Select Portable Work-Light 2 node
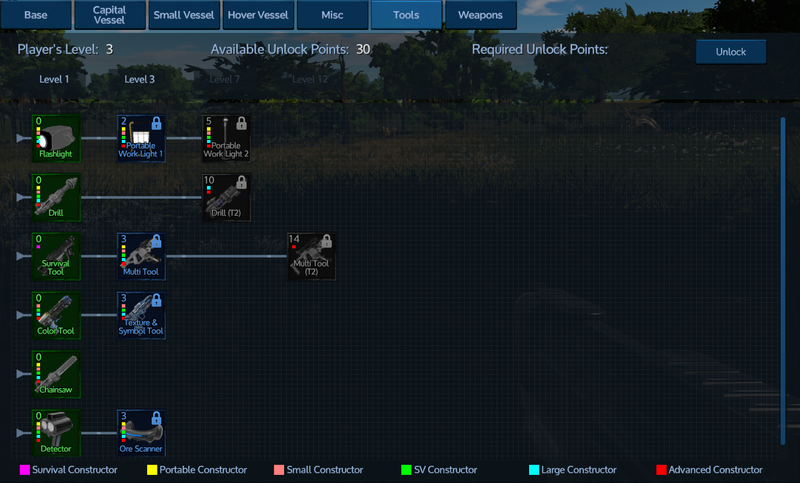Screen dimensions: 800x483 coord(225,138)
